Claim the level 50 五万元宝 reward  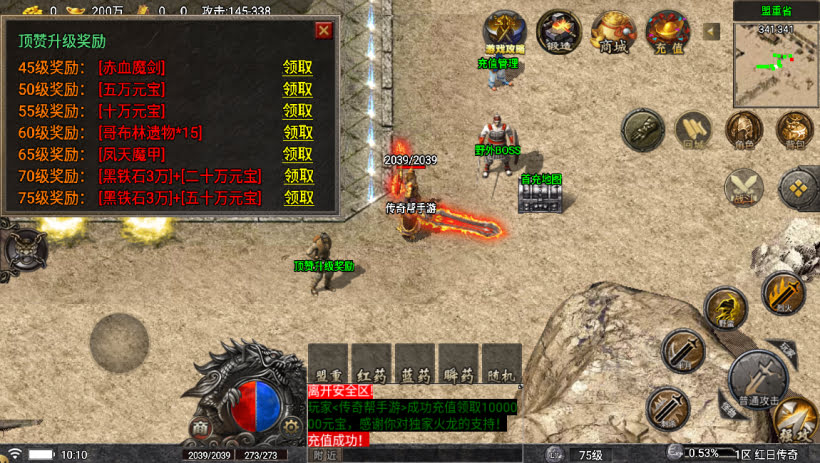pos(298,89)
